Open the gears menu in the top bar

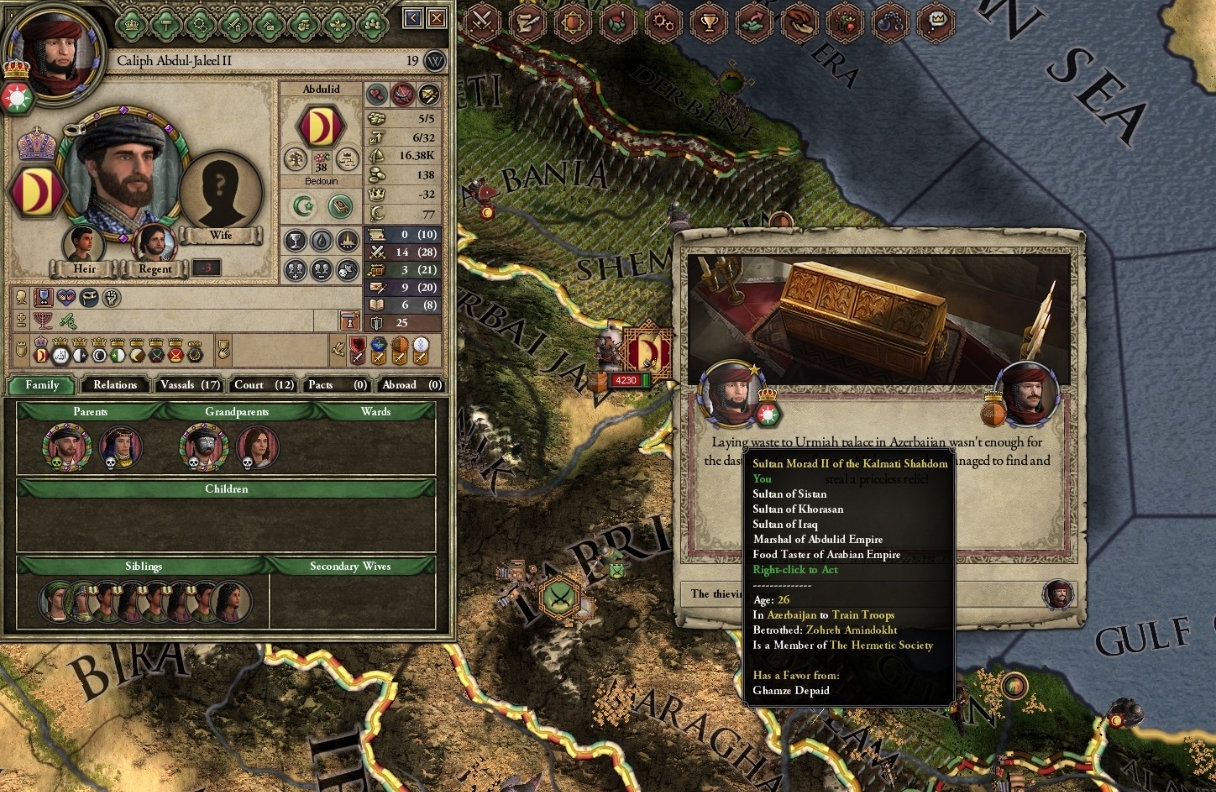(x=662, y=19)
